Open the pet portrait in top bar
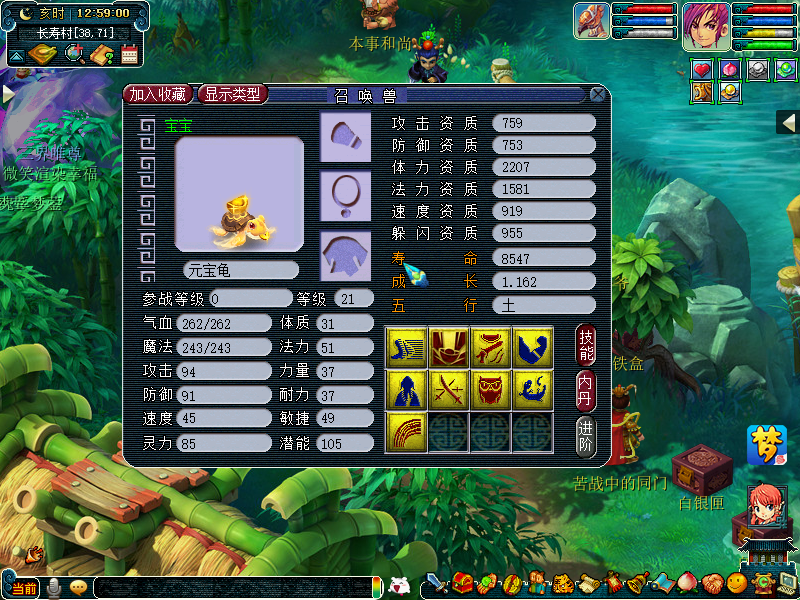The width and height of the screenshot is (800, 600). pos(592,22)
